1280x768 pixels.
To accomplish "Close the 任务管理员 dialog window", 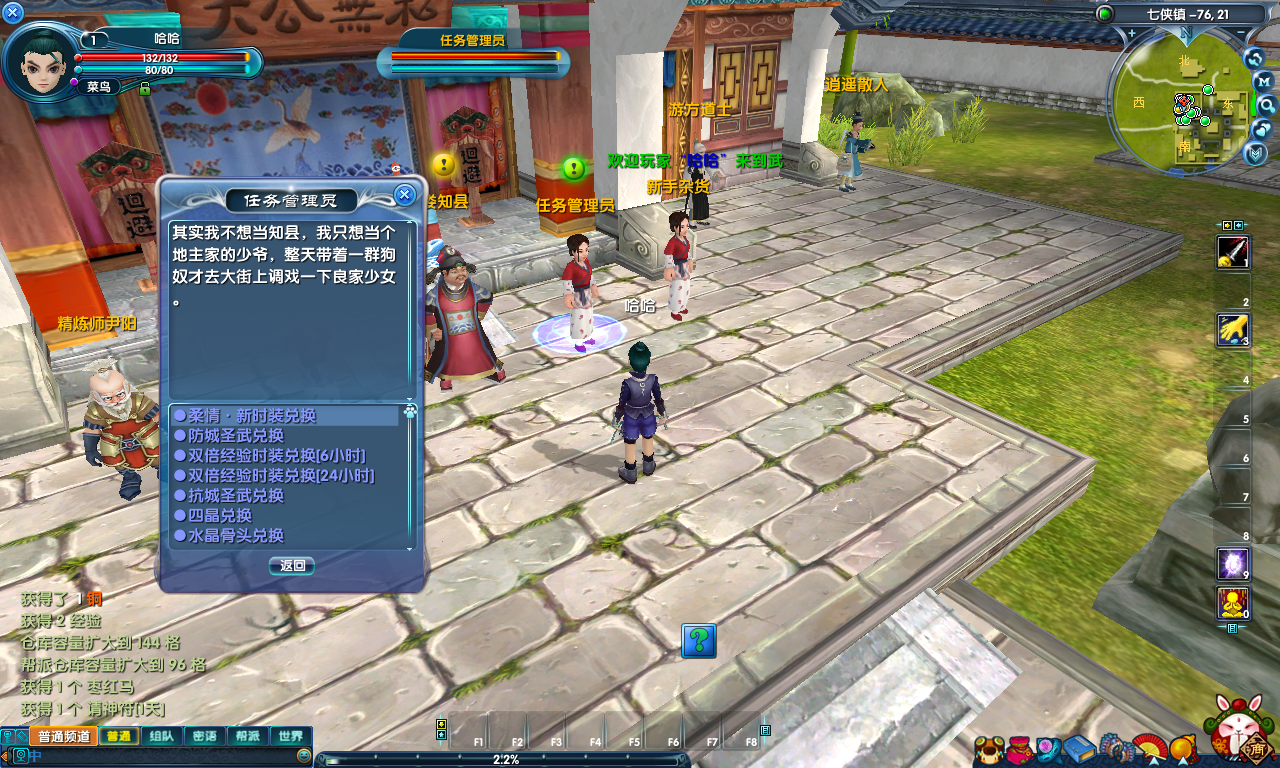I will pyautogui.click(x=404, y=194).
